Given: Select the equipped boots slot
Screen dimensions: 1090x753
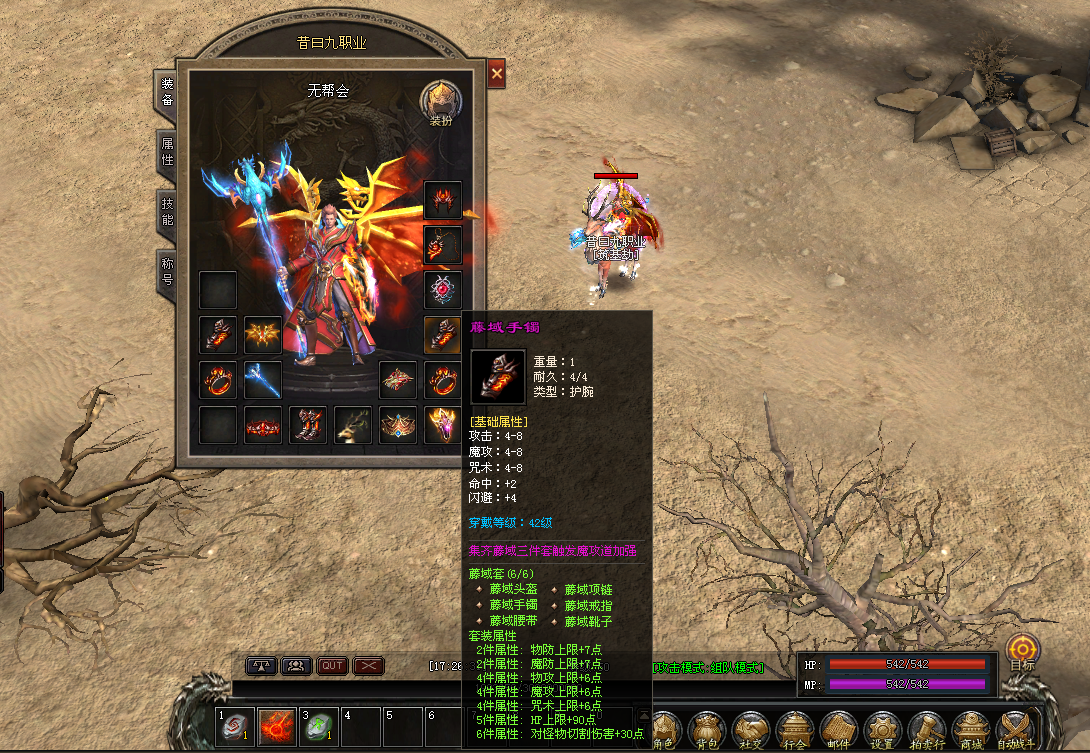Looking at the screenshot, I should click(x=308, y=425).
